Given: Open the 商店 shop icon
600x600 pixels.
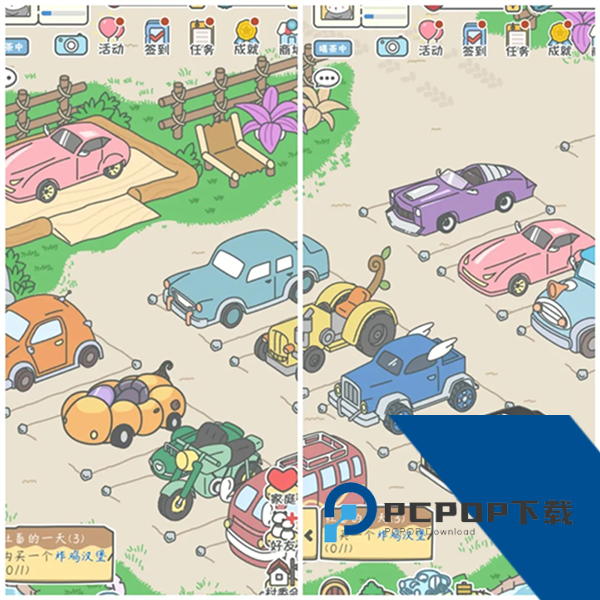Looking at the screenshot, I should pyautogui.click(x=287, y=37).
